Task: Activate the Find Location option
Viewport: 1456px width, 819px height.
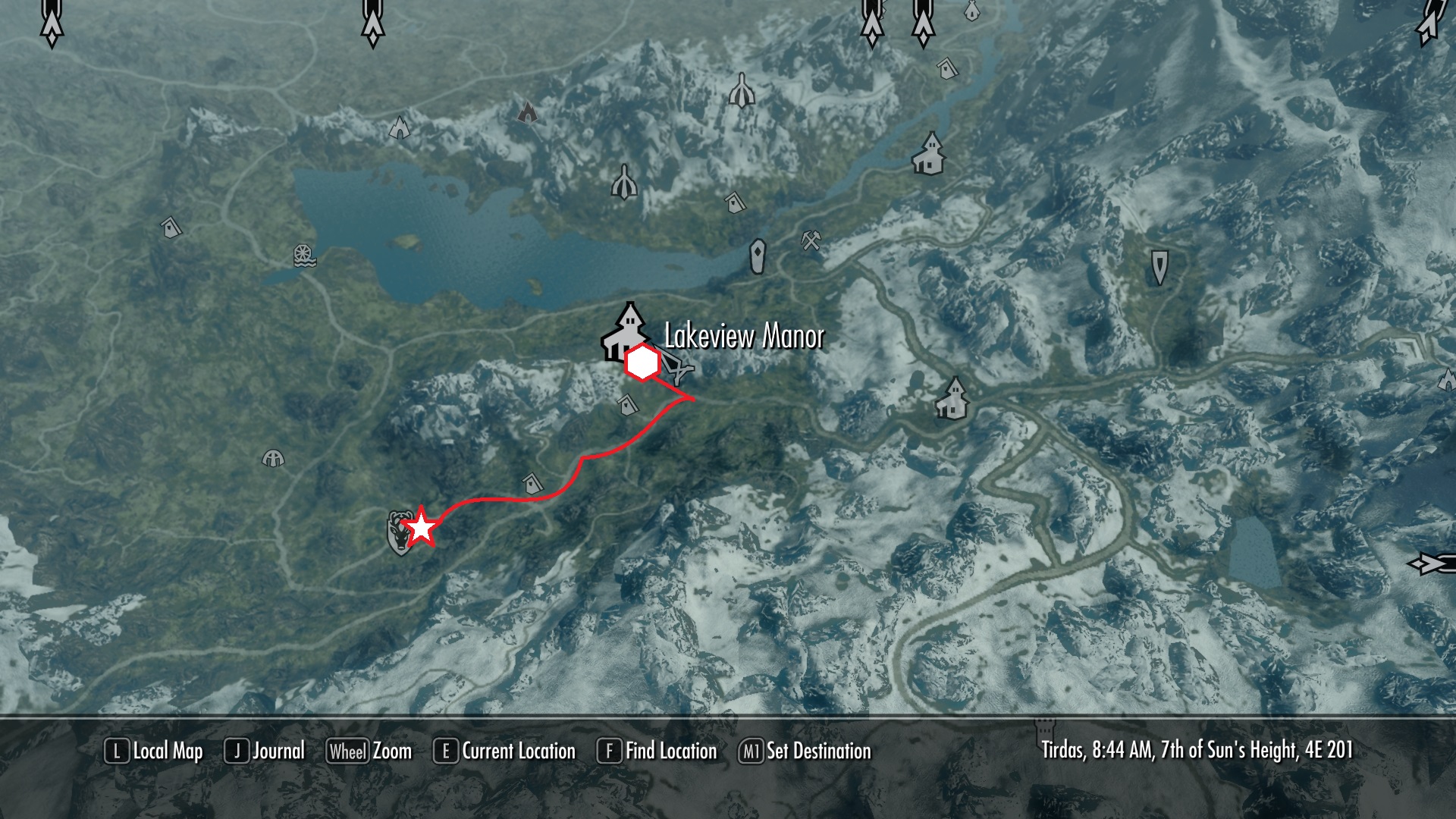Action: 657,752
